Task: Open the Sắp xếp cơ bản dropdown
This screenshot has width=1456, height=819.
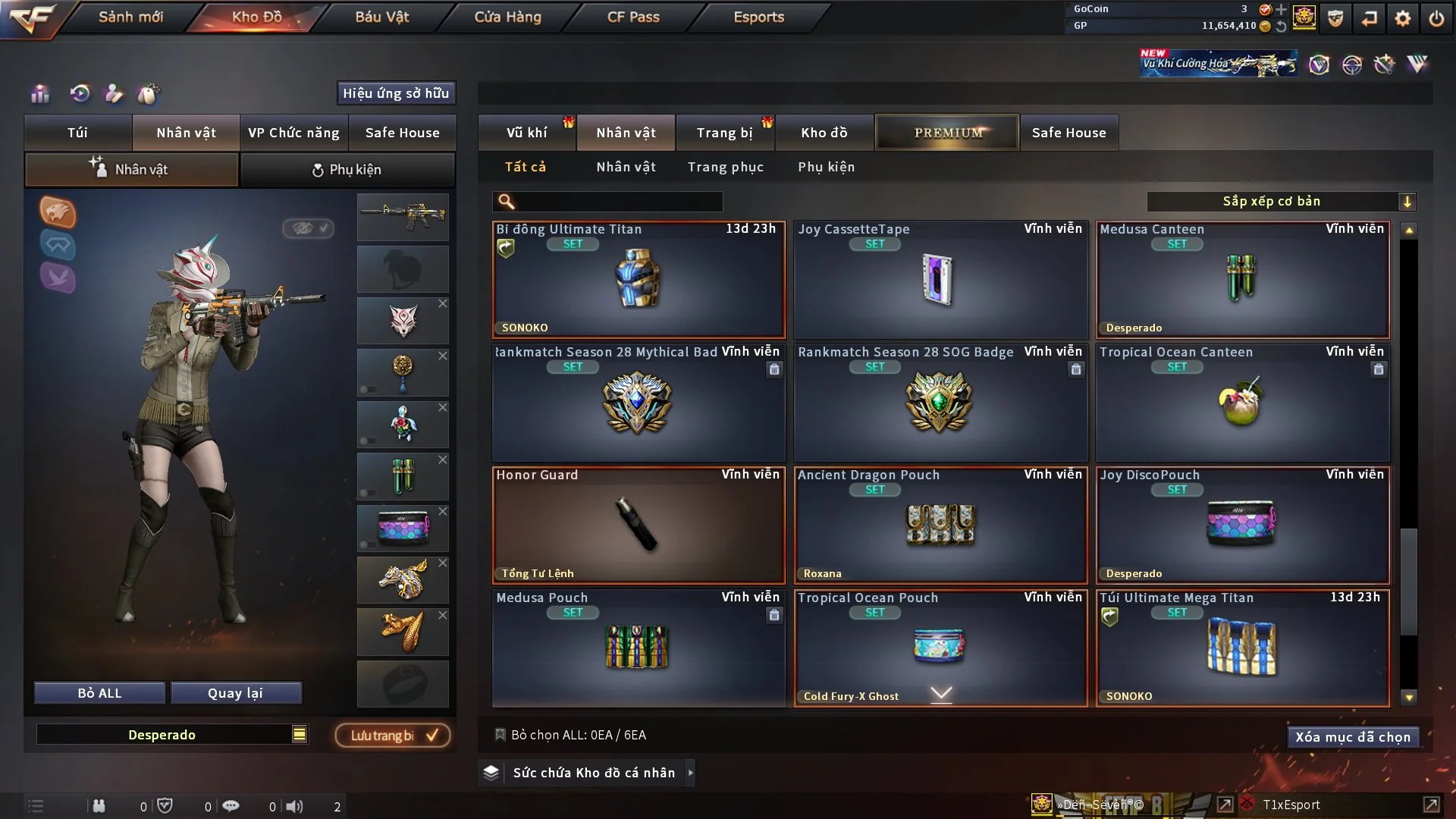Action: [x=1281, y=201]
